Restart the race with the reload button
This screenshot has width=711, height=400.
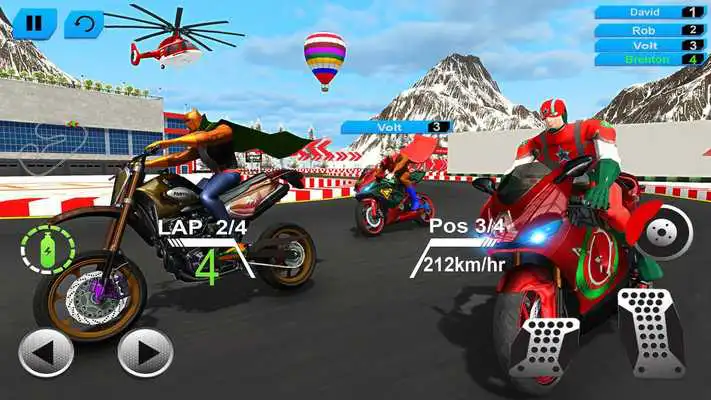point(83,24)
